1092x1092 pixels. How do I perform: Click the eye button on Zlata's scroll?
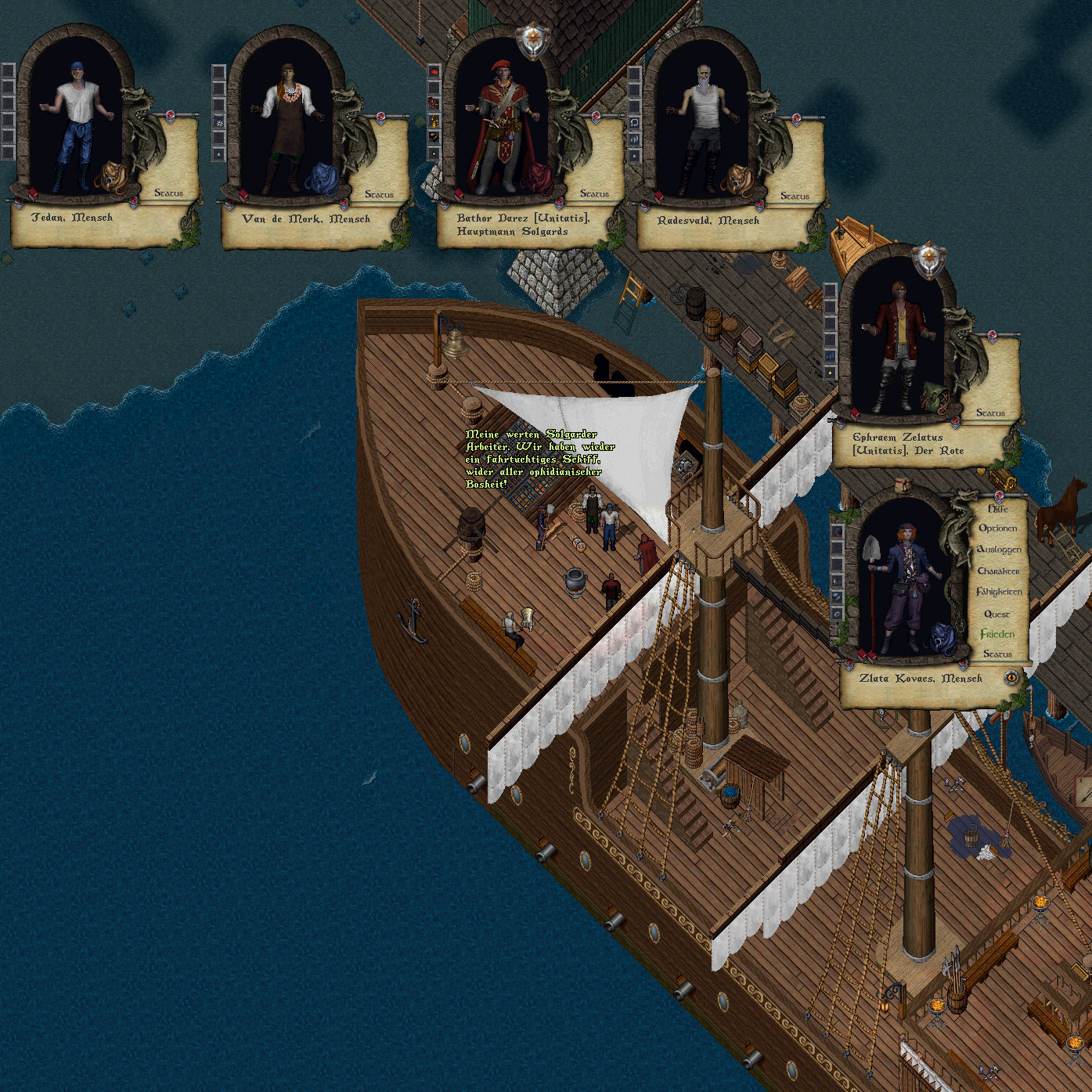[1011, 677]
